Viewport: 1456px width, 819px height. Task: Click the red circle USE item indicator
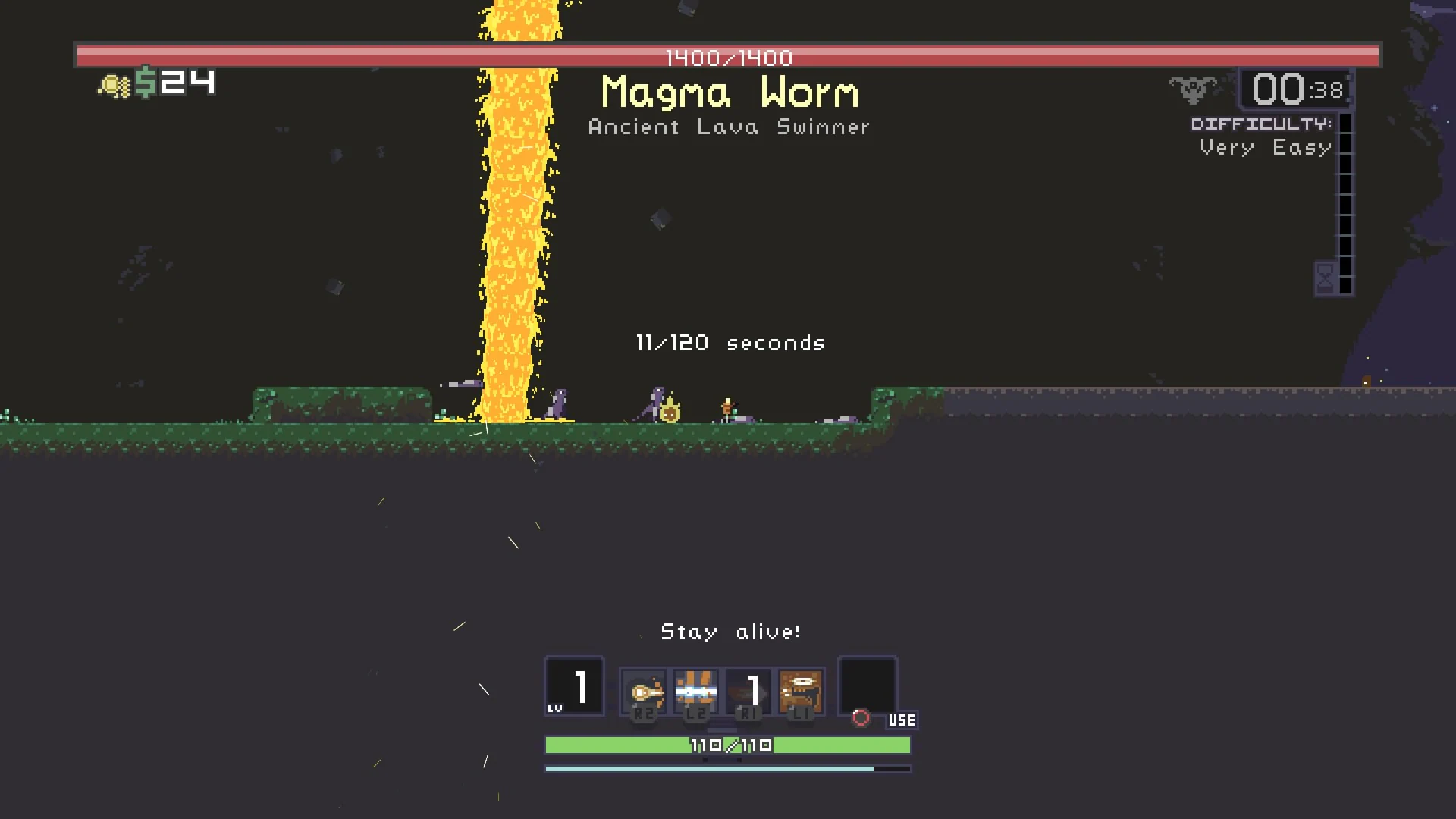862,717
